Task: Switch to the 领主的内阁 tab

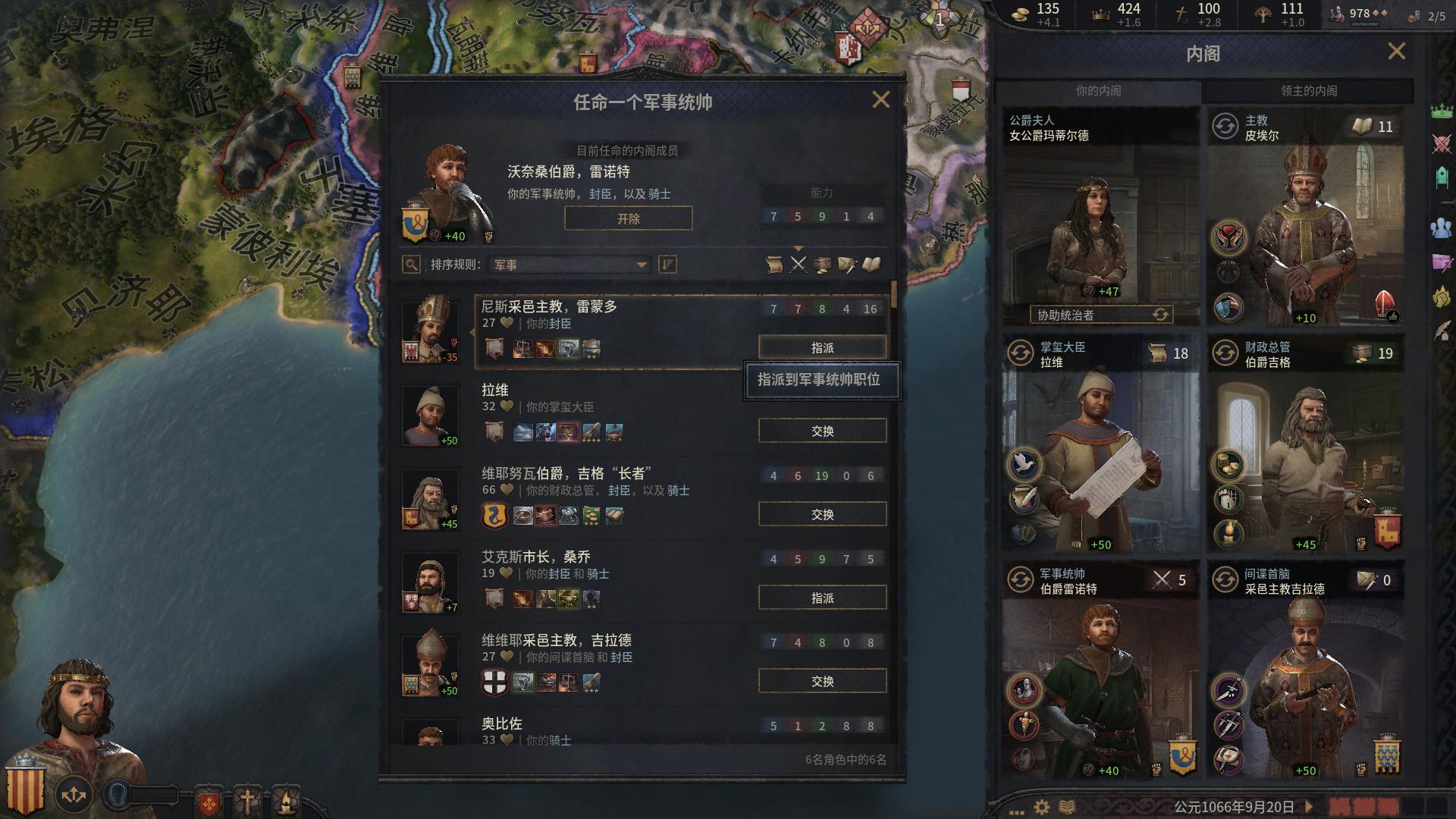Action: pyautogui.click(x=1308, y=89)
